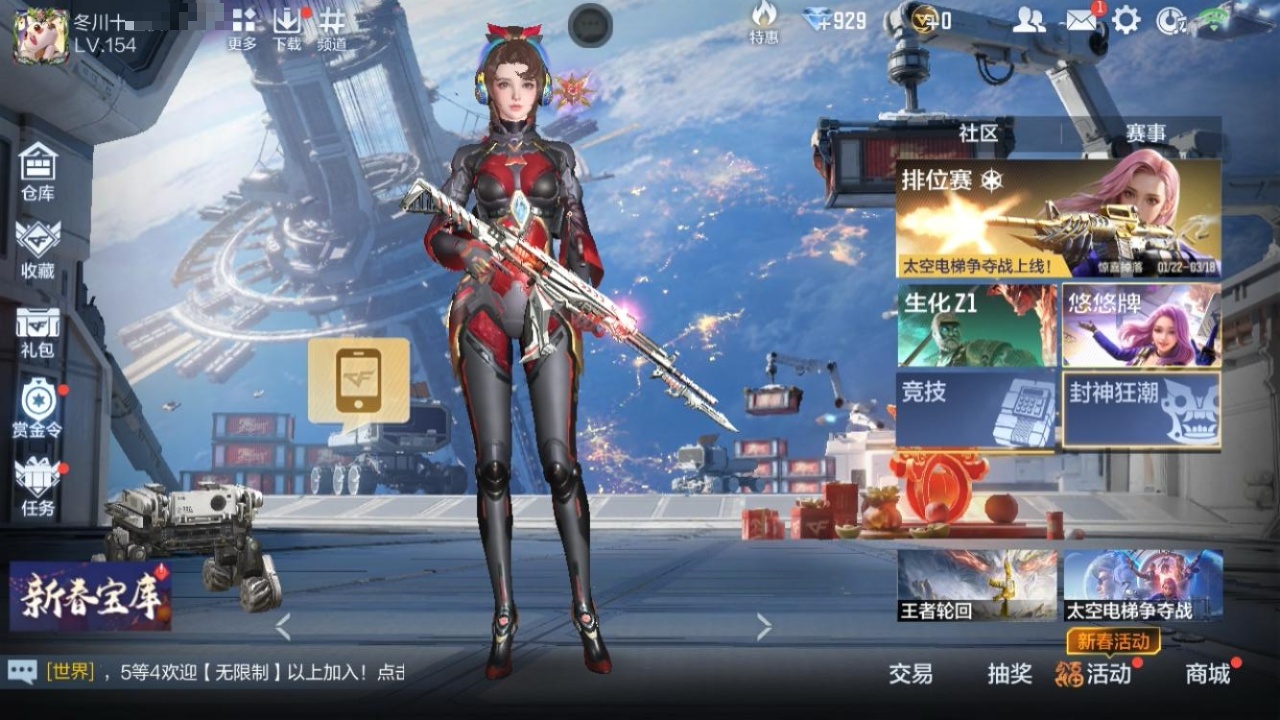Open the gear settings menu
The height and width of the screenshot is (720, 1280).
pyautogui.click(x=1127, y=20)
